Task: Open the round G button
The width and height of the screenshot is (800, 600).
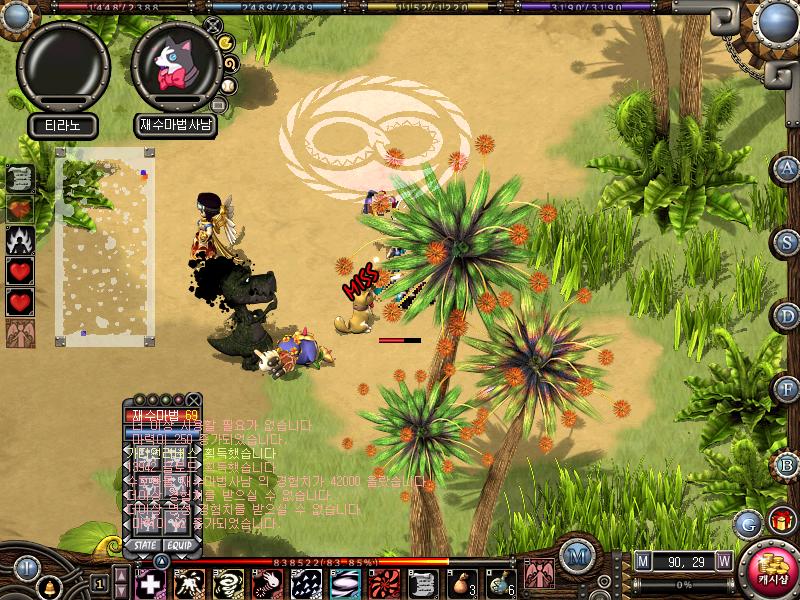Action: (x=747, y=522)
